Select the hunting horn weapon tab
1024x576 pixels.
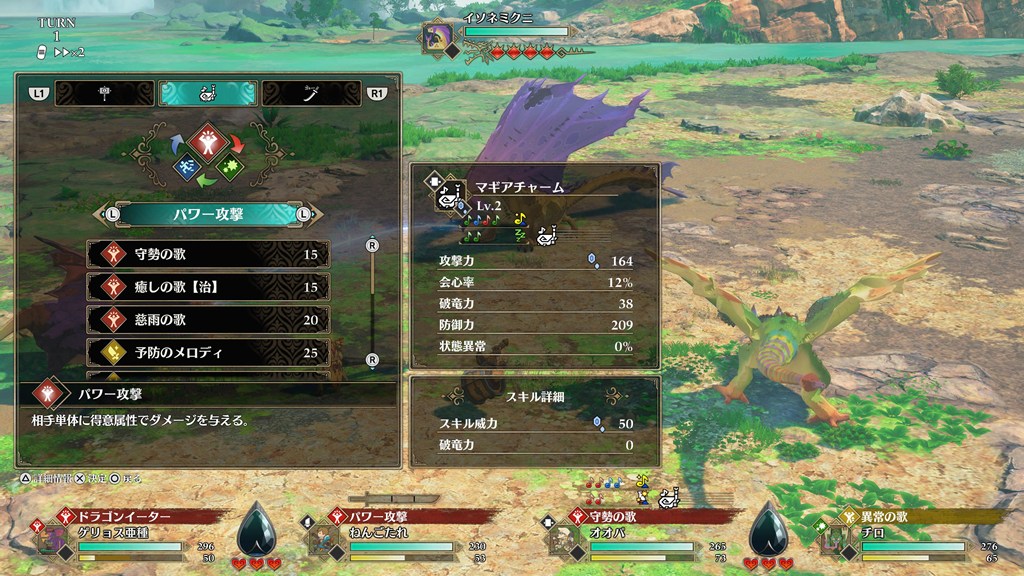click(207, 93)
